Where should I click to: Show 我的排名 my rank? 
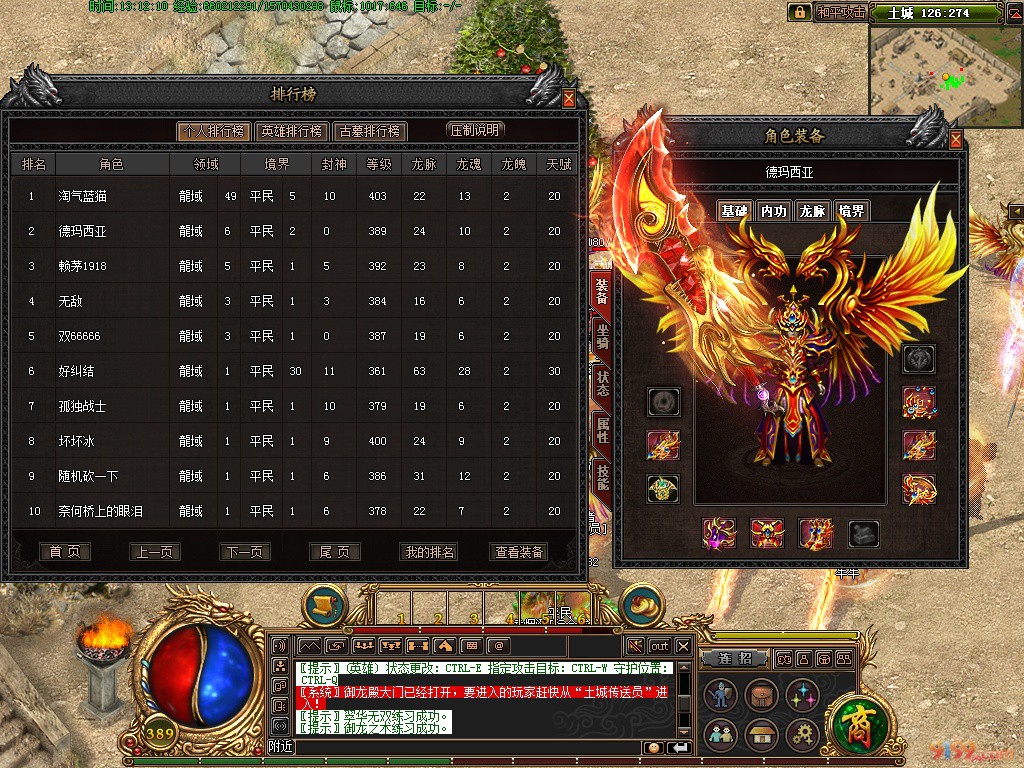(429, 552)
